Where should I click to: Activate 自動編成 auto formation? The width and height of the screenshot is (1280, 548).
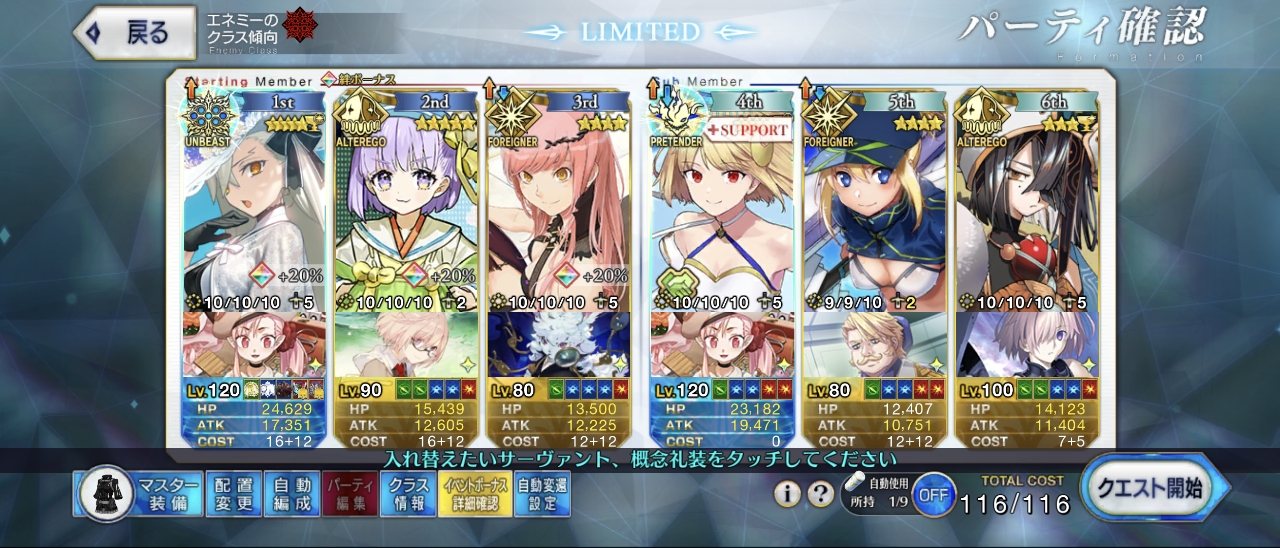click(292, 494)
